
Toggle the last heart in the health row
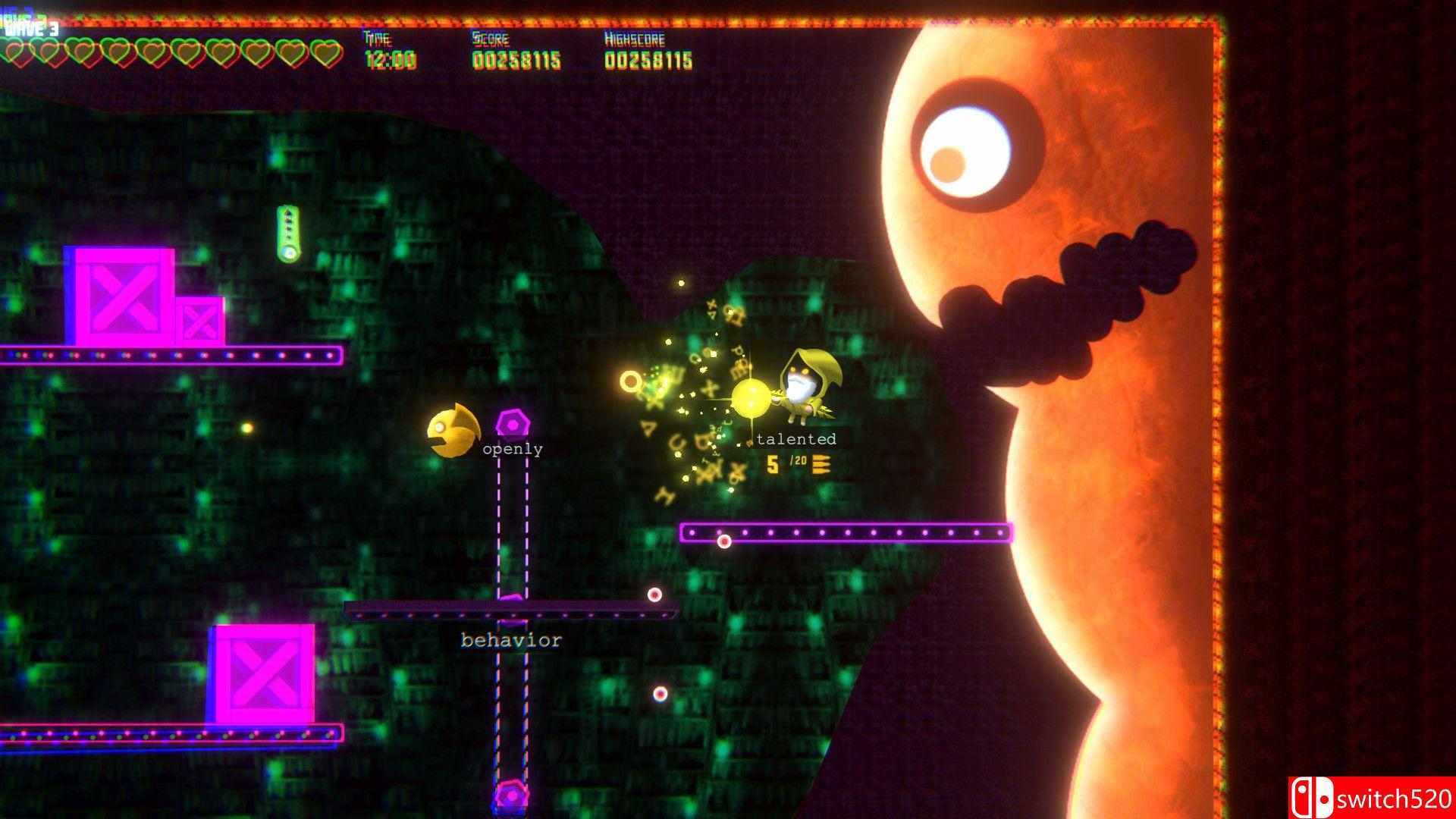[x=326, y=53]
